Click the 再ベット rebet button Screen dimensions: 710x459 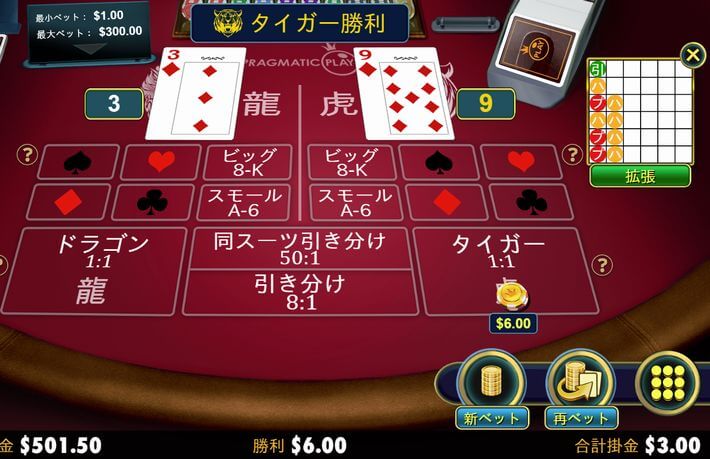click(580, 387)
